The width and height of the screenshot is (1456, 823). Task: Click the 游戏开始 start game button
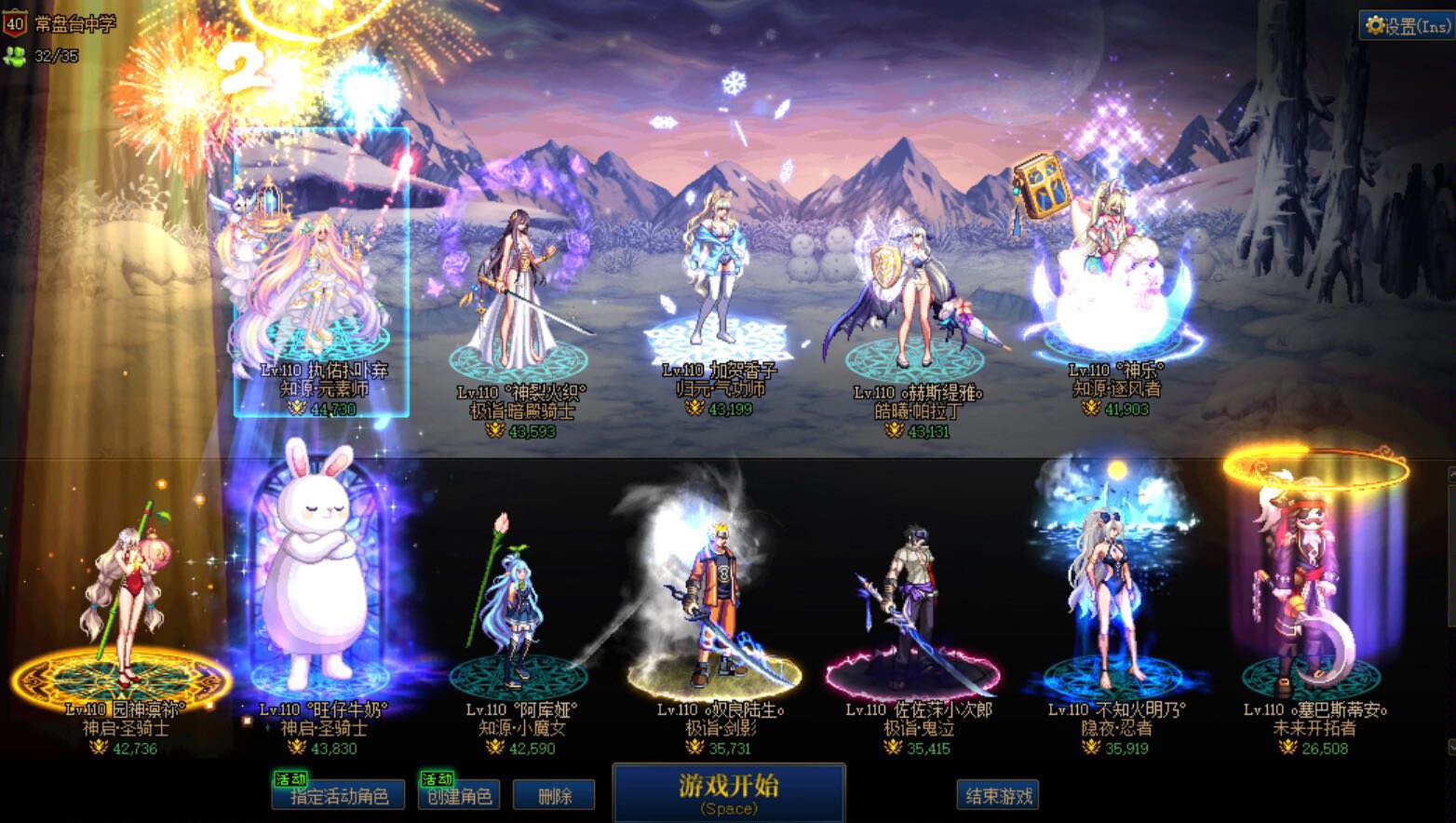728,792
